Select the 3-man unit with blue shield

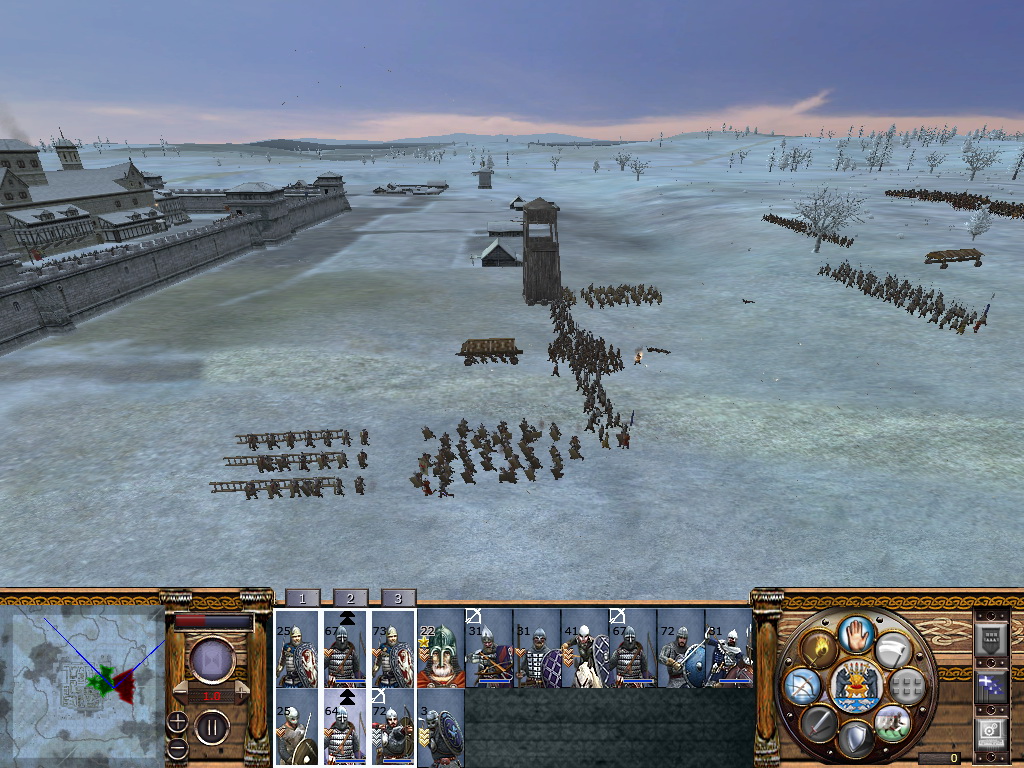(x=440, y=727)
